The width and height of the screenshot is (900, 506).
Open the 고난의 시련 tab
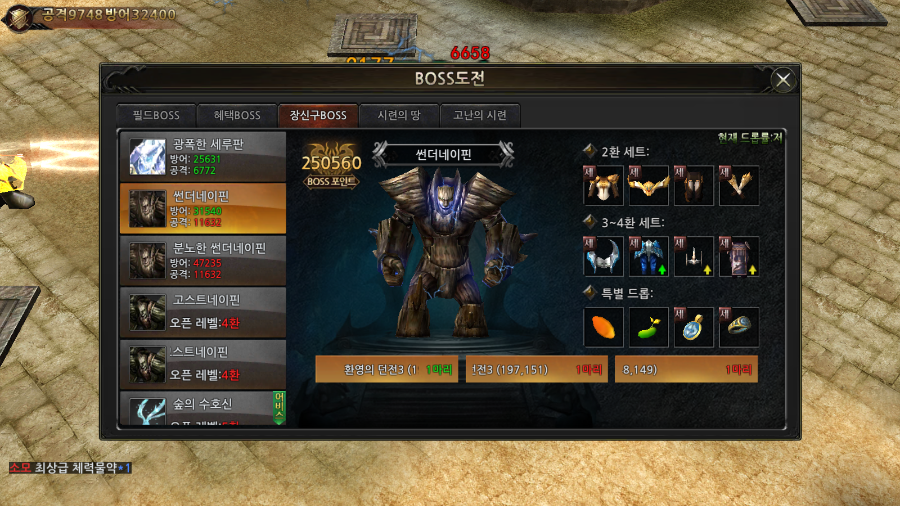pos(480,115)
